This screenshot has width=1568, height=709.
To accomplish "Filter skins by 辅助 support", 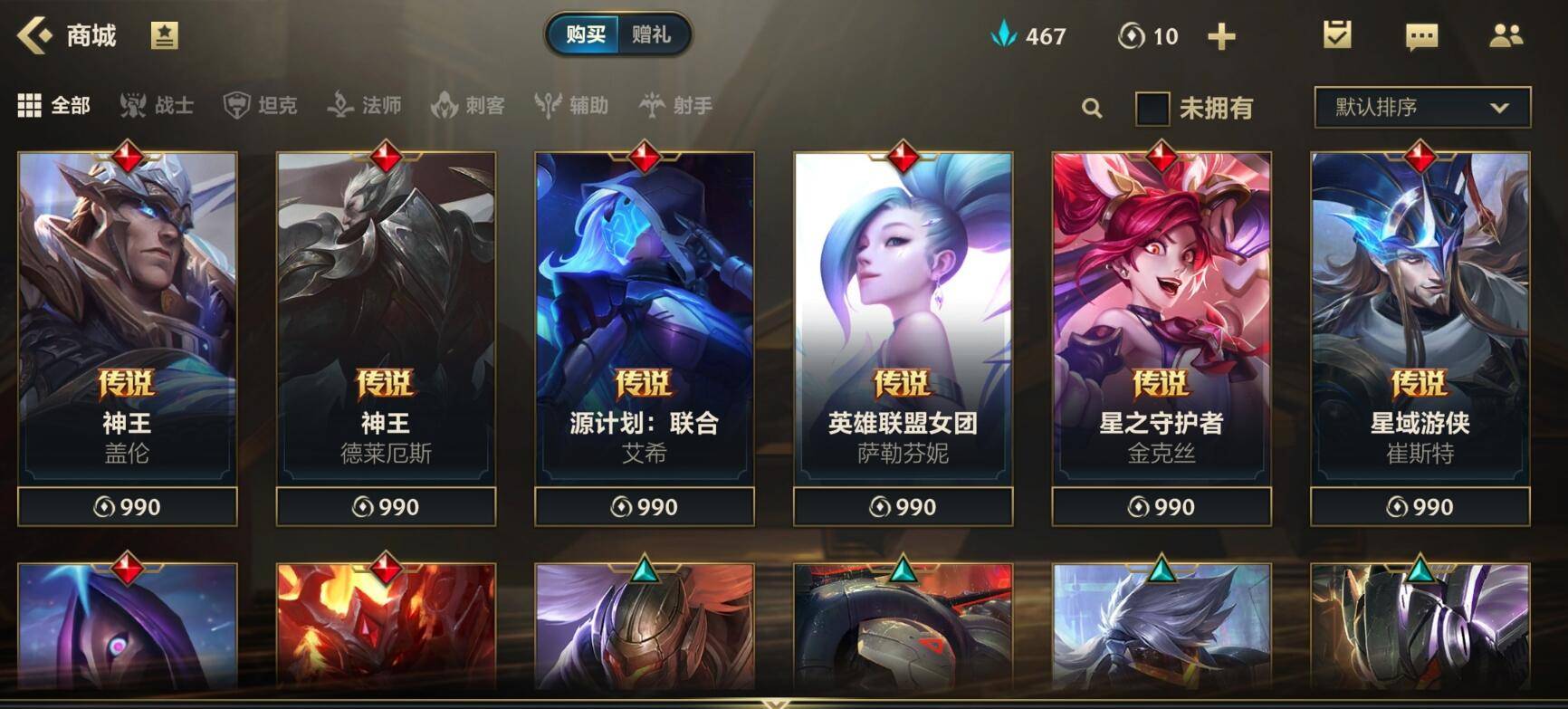I will click(572, 106).
